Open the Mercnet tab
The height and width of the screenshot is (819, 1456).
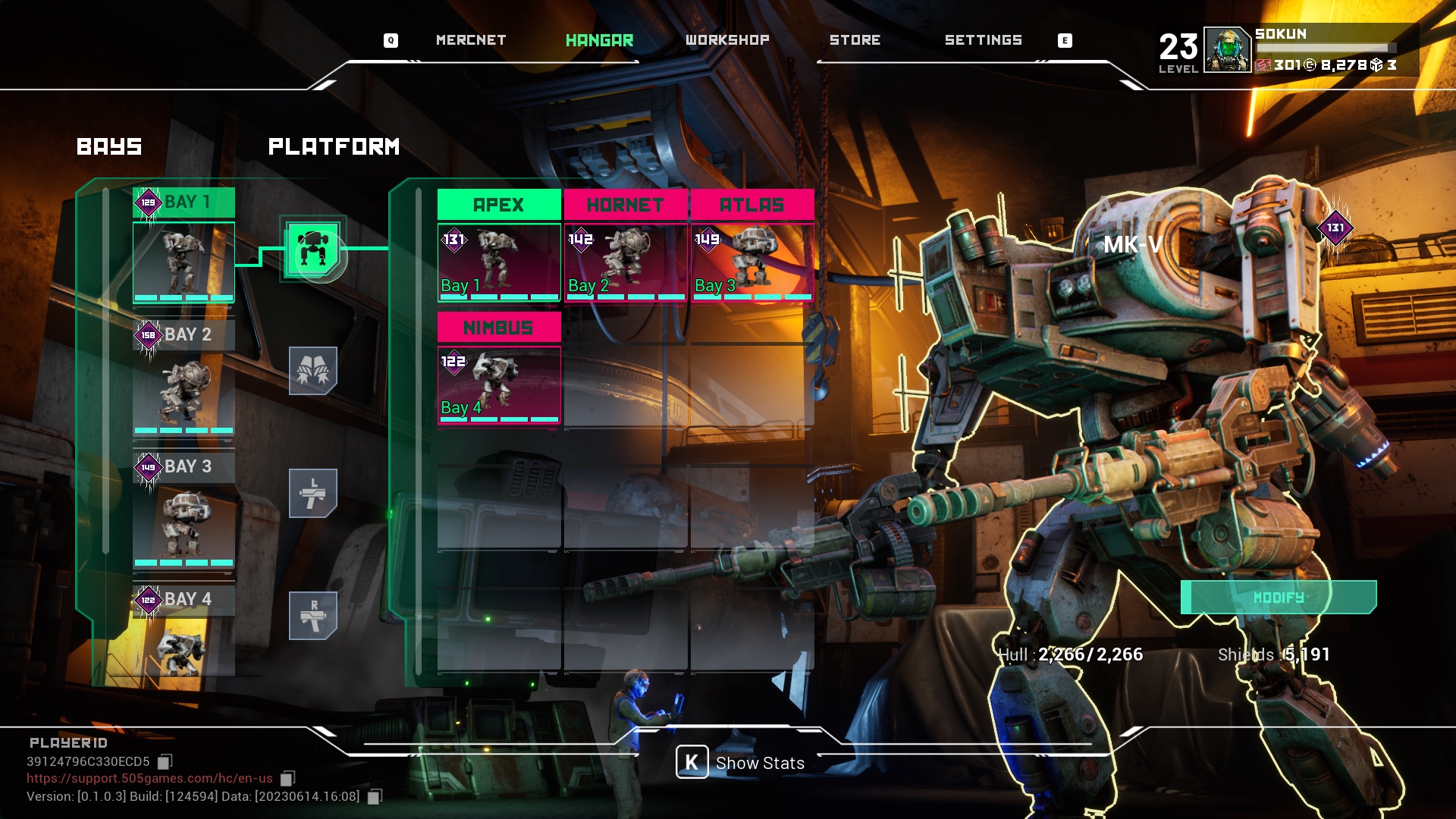[470, 40]
